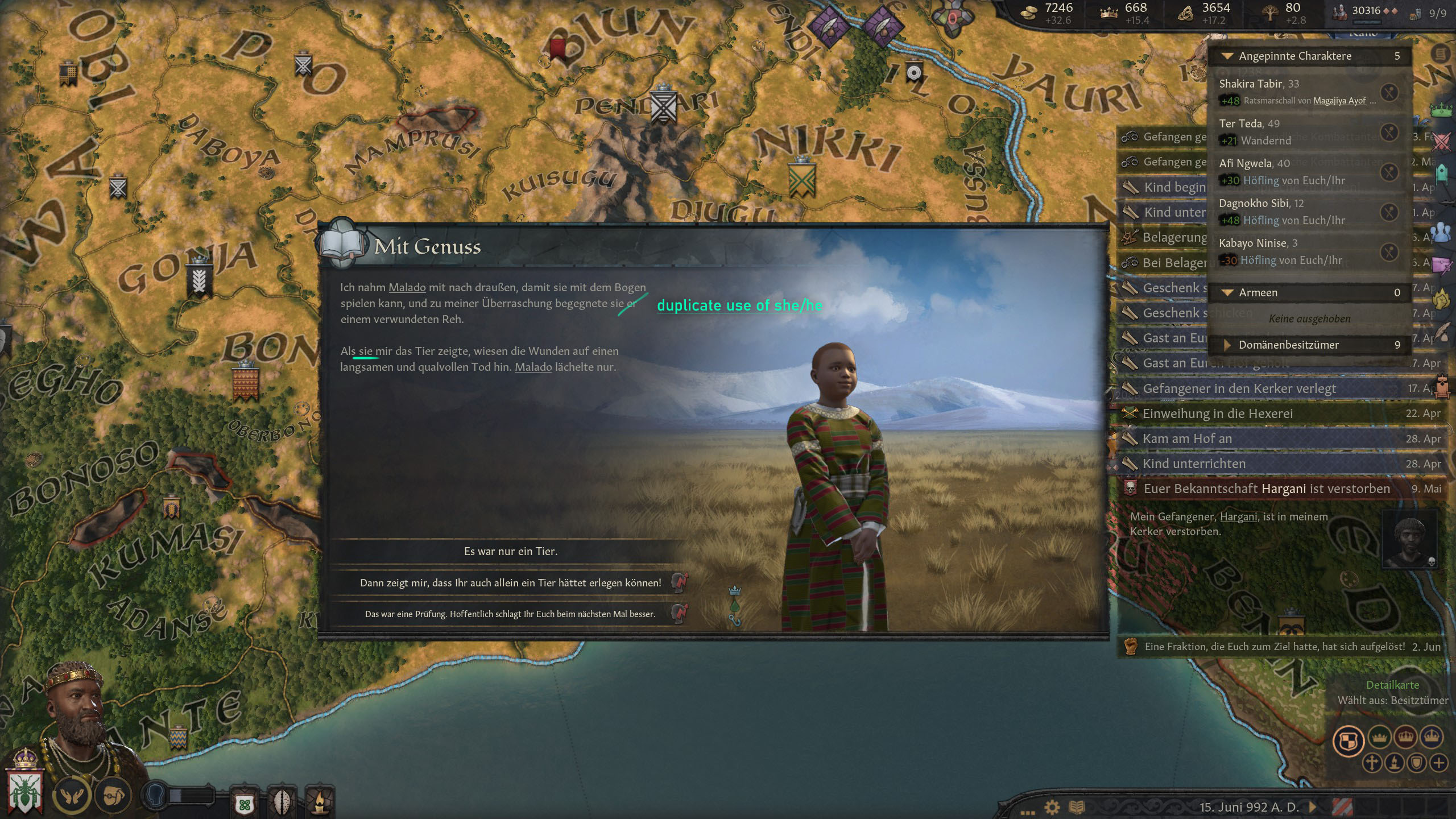Open the religion map mode cross icon
The width and height of the screenshot is (1456, 819).
pos(1372,763)
